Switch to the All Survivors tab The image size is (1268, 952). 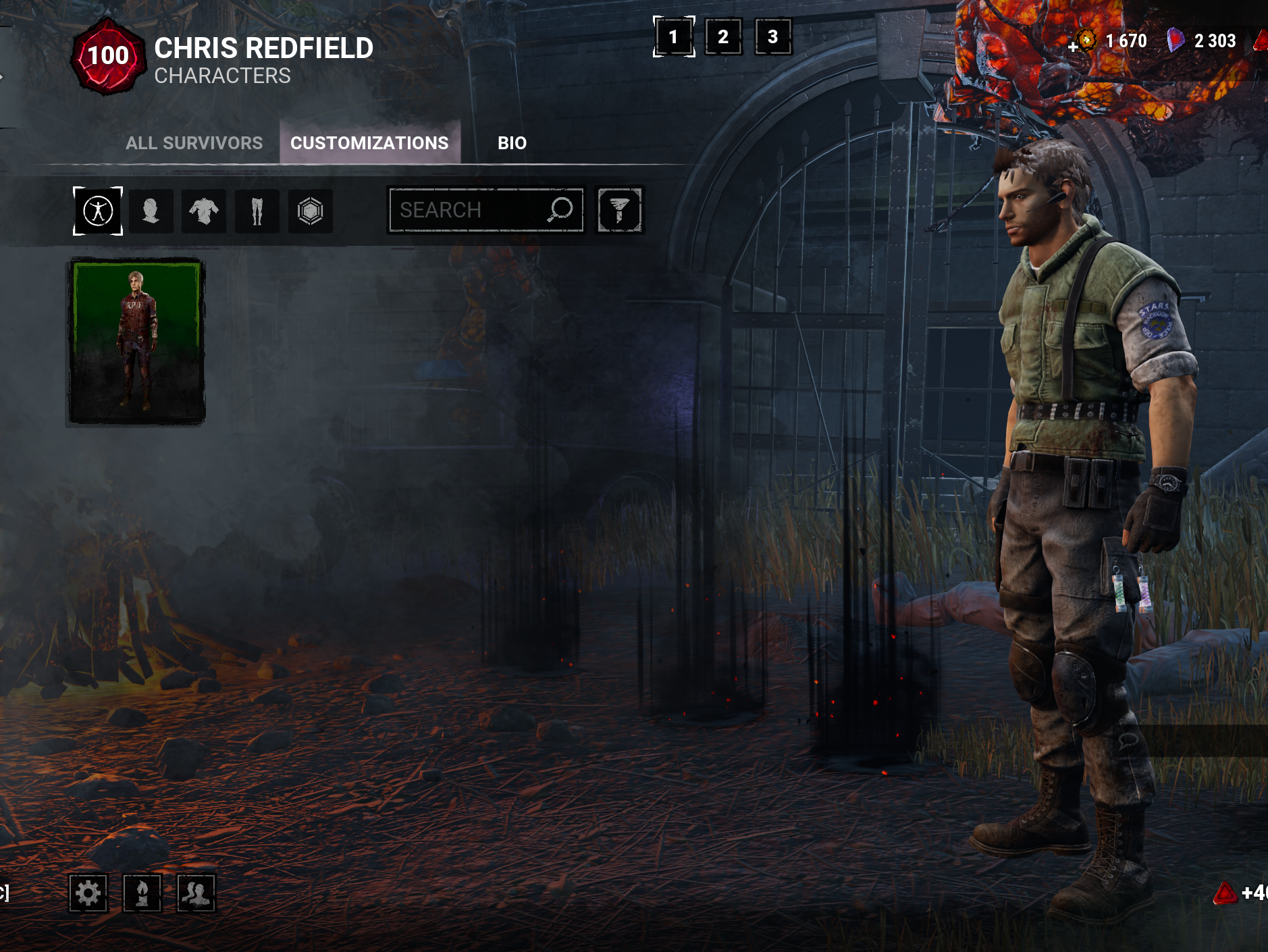tap(194, 143)
